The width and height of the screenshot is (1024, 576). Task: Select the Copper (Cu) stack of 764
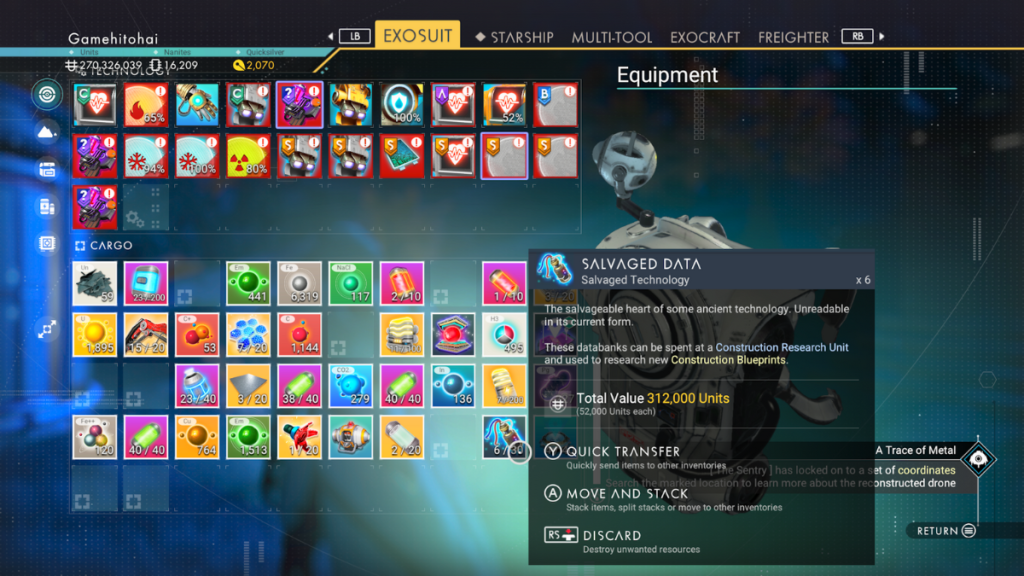198,437
